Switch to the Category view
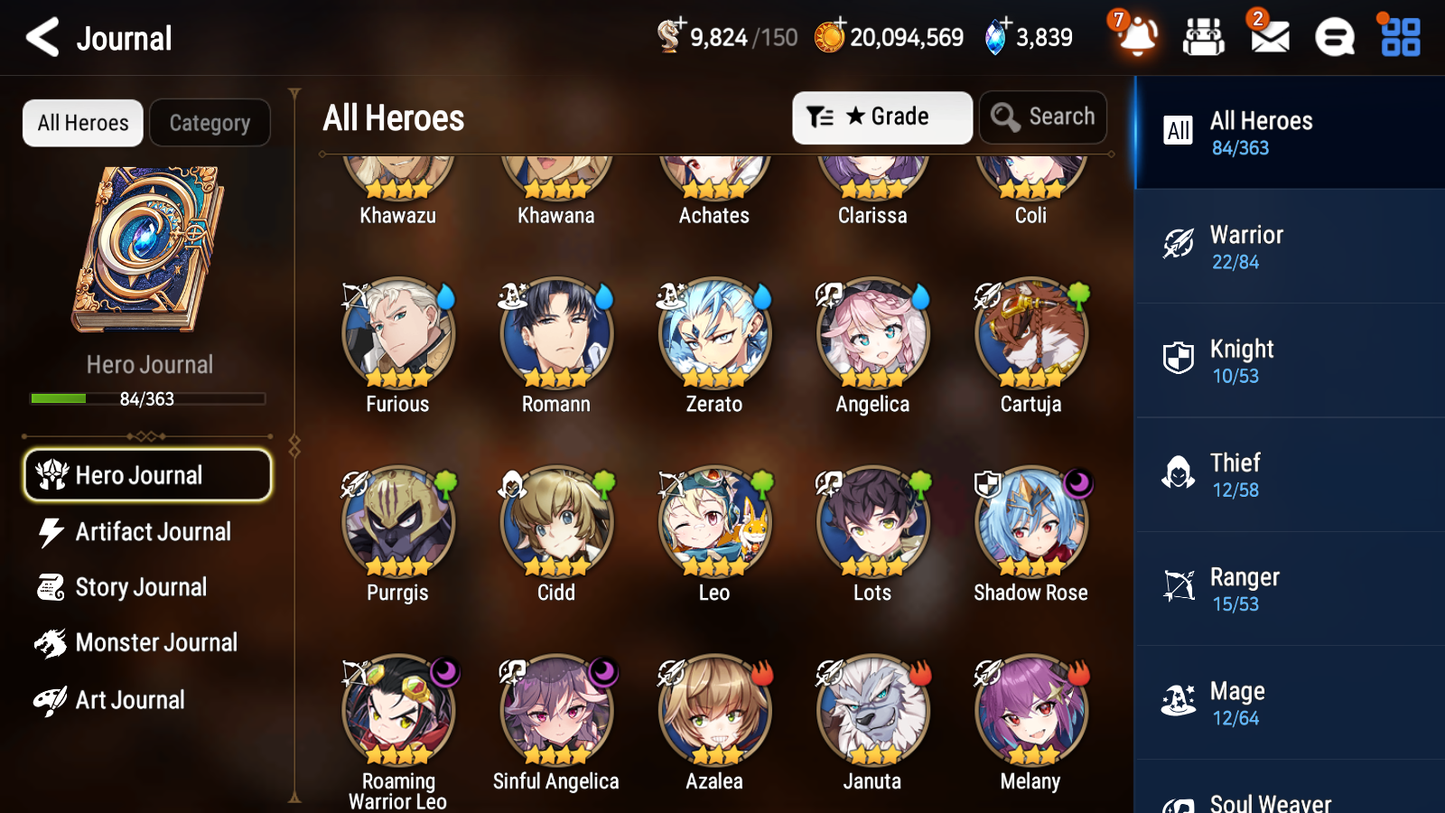The width and height of the screenshot is (1445, 813). coord(210,122)
